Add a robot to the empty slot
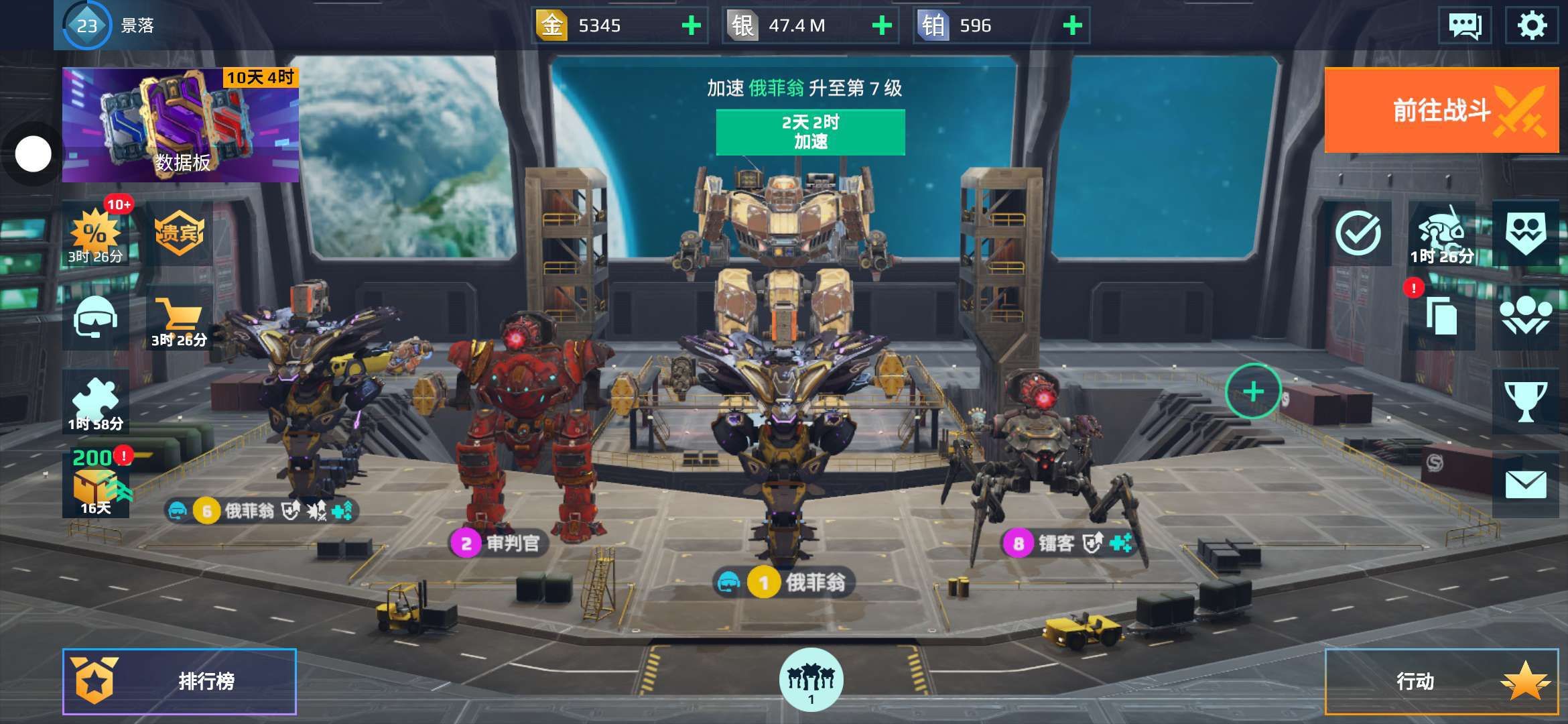 [1253, 391]
